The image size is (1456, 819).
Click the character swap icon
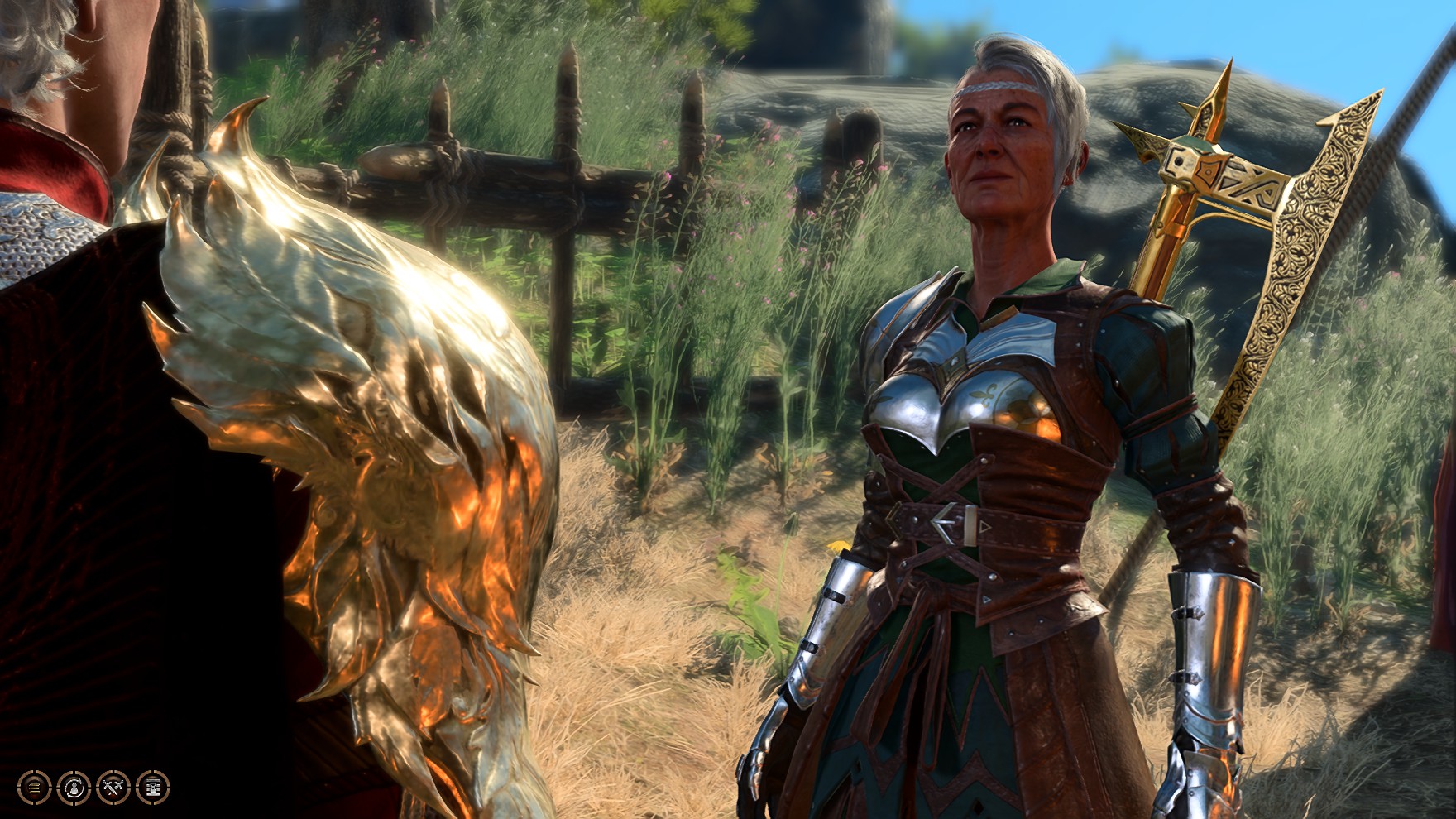coord(74,787)
